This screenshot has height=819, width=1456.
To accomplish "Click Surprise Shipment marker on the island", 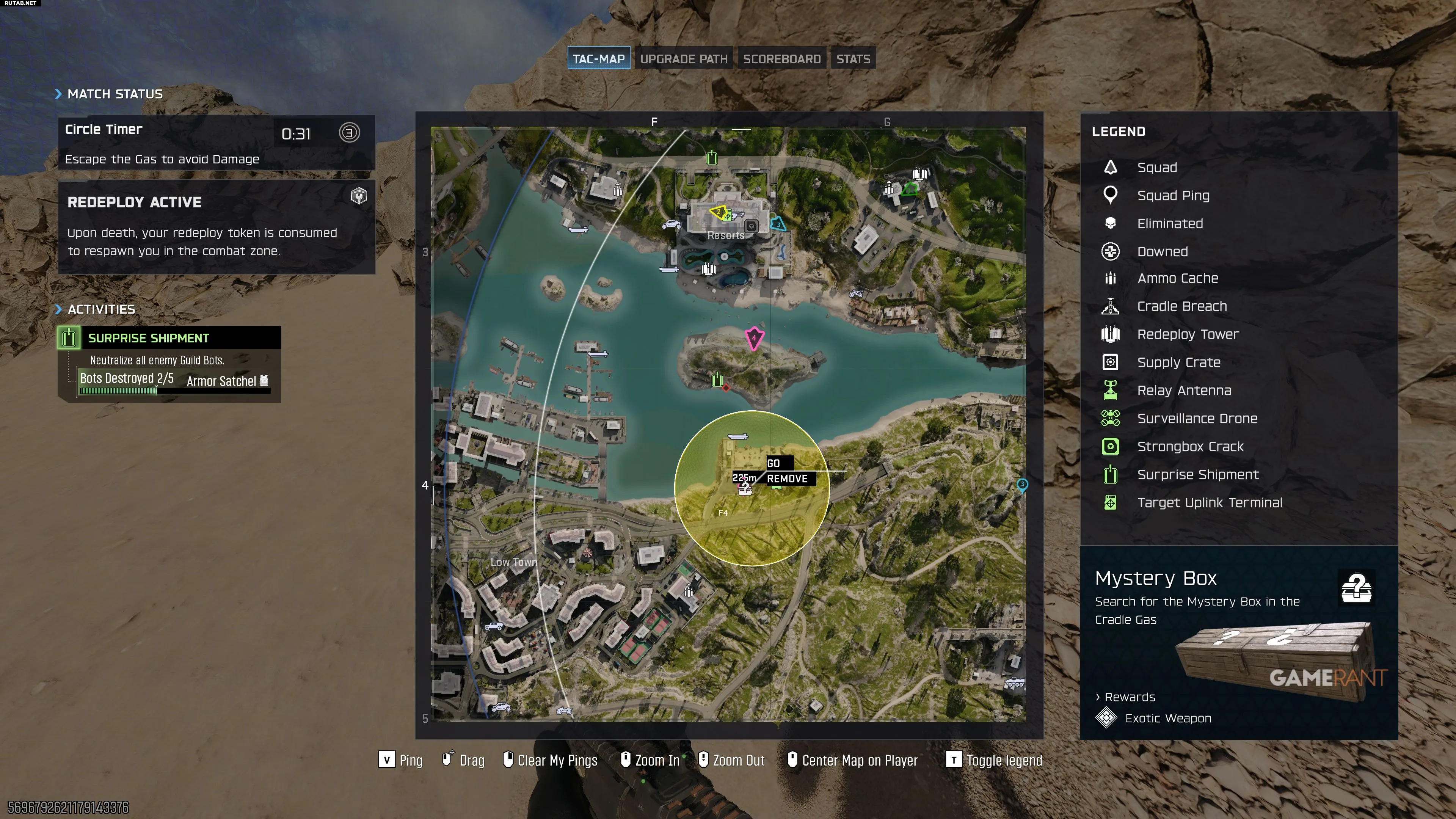I will point(717,379).
